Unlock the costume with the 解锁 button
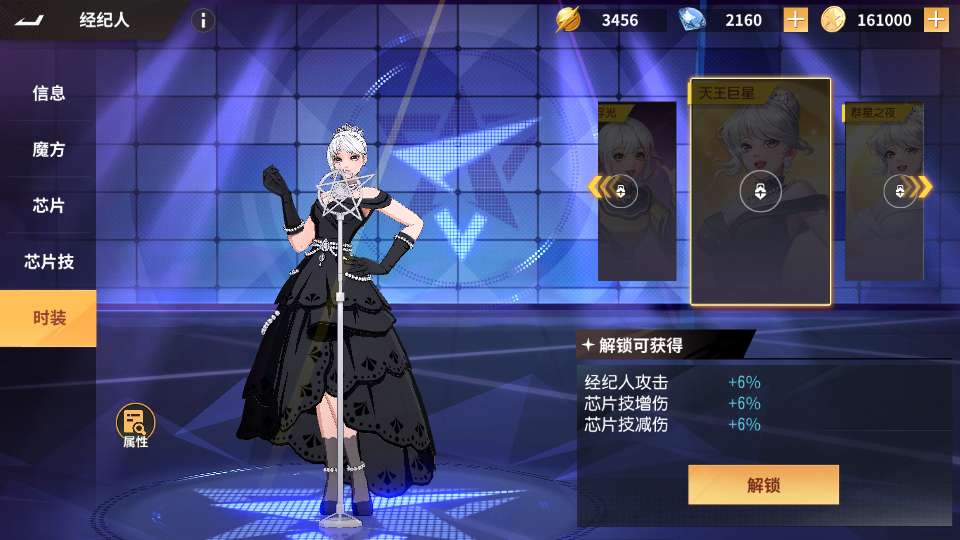The width and height of the screenshot is (960, 540). point(763,485)
